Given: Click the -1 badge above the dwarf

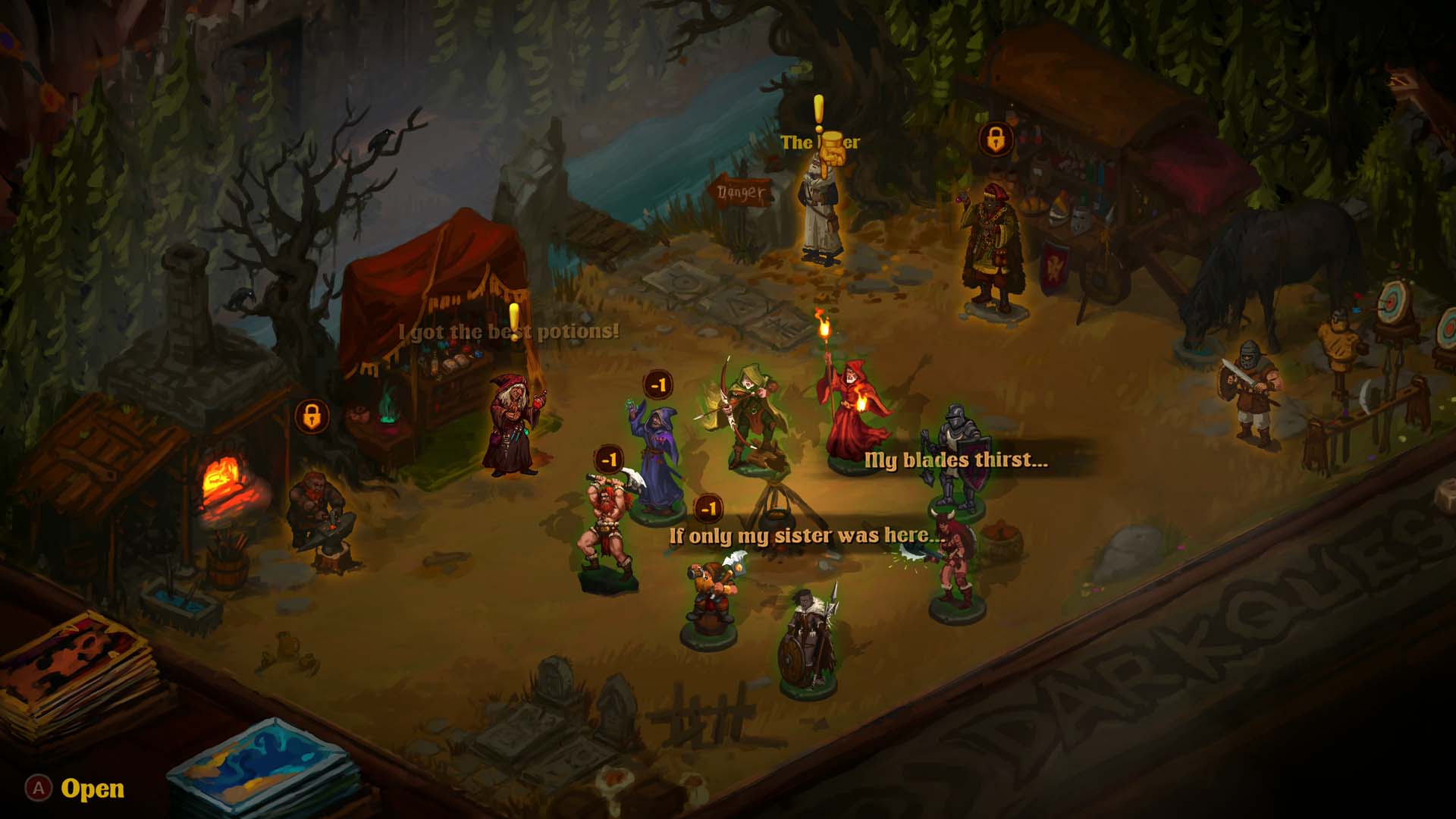Looking at the screenshot, I should [x=708, y=508].
